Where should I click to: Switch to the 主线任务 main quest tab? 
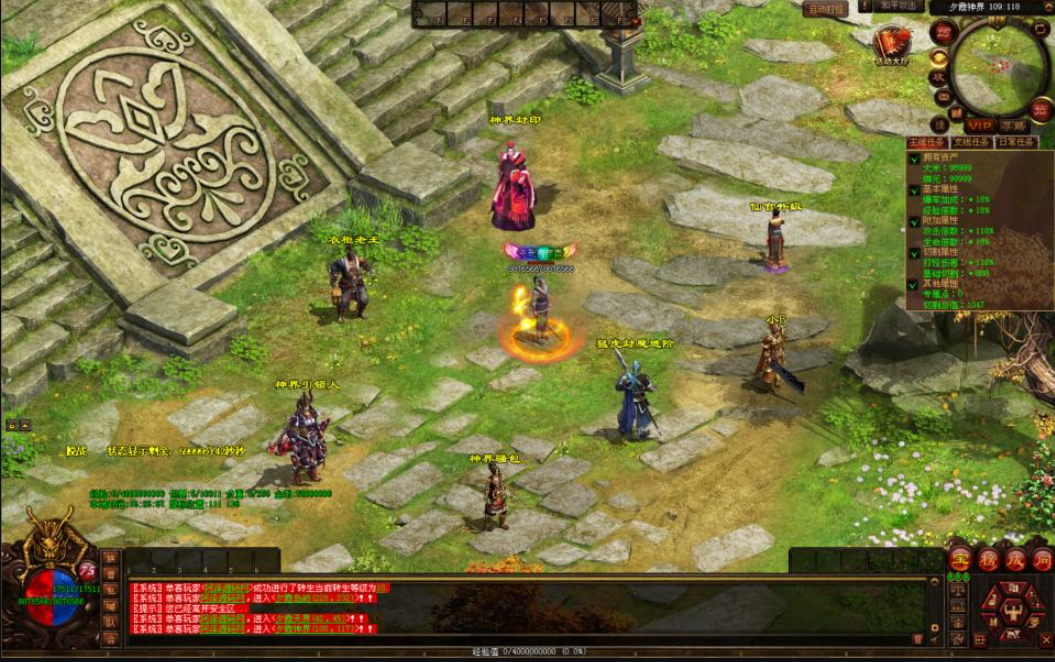coord(927,142)
